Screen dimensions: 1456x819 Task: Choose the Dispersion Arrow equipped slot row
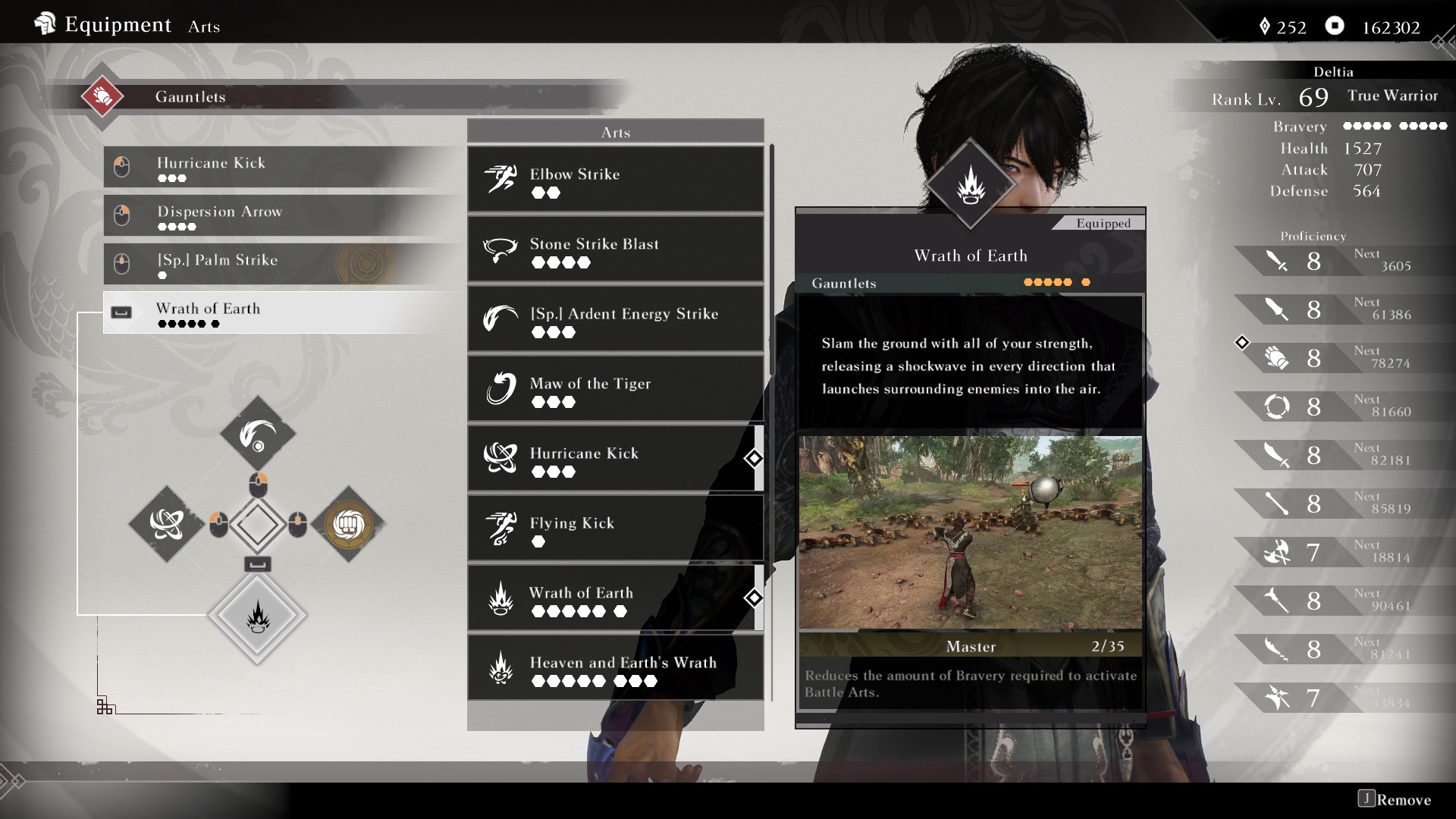(x=281, y=215)
